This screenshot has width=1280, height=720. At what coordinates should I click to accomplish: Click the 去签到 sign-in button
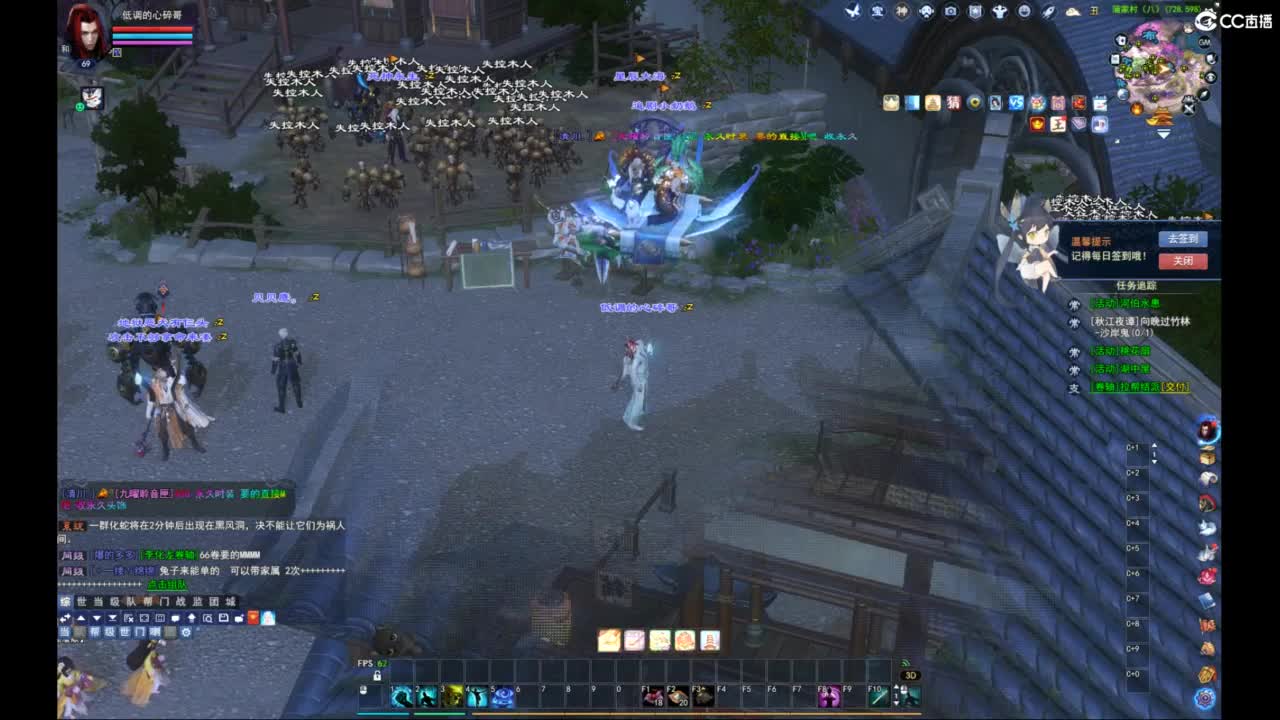[1185, 238]
